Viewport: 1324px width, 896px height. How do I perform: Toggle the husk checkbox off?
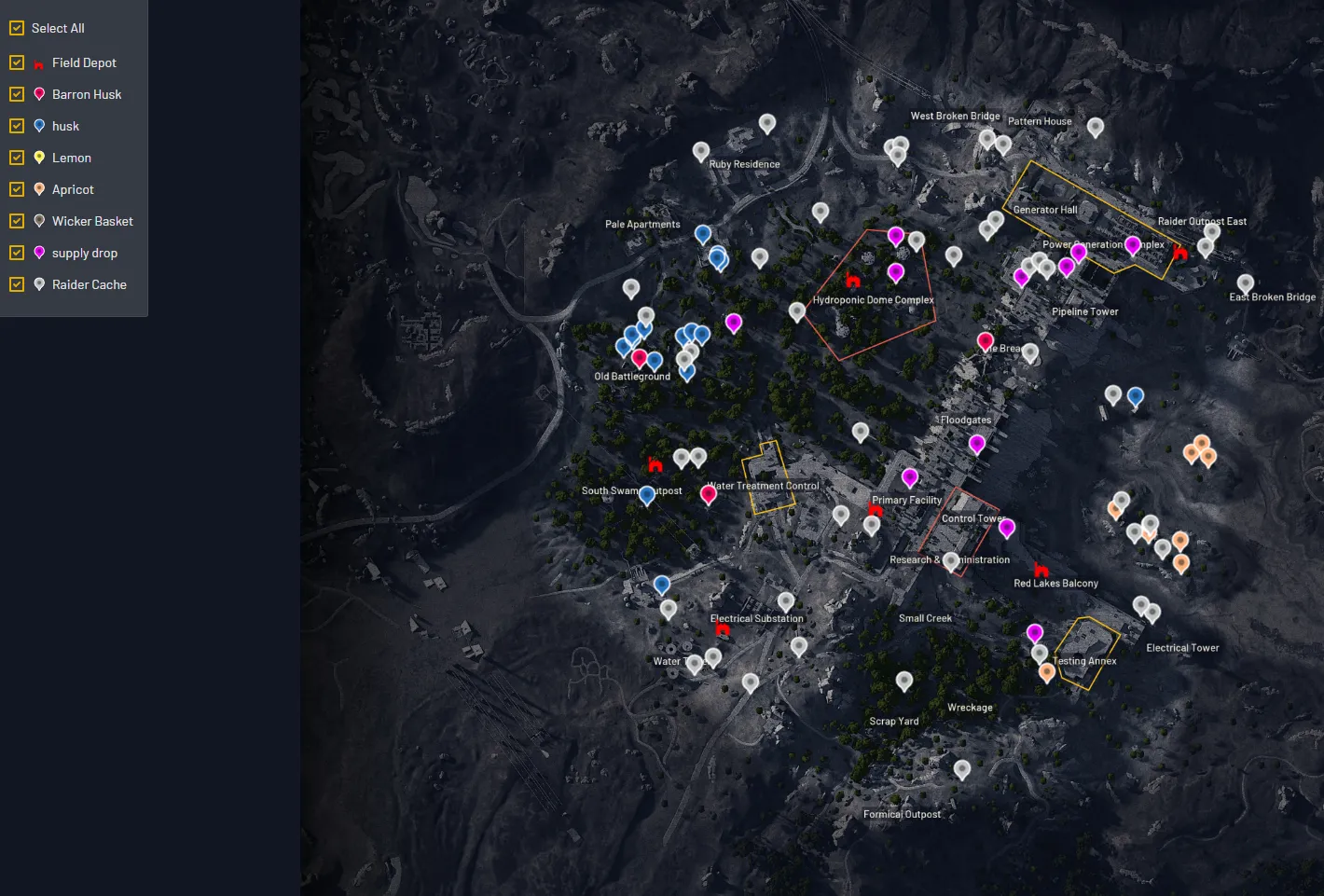click(16, 126)
